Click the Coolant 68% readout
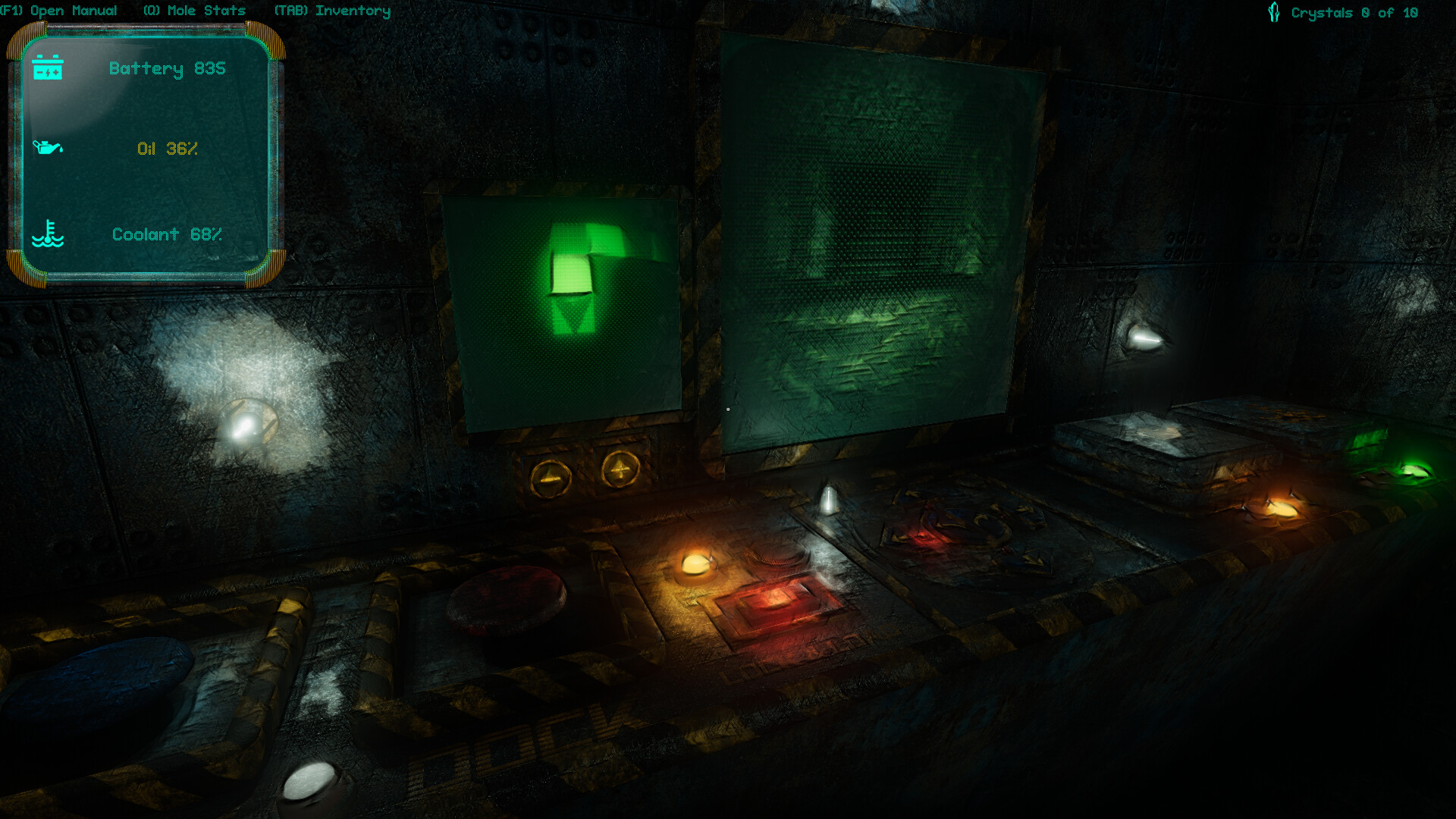1456x819 pixels. pyautogui.click(x=167, y=234)
